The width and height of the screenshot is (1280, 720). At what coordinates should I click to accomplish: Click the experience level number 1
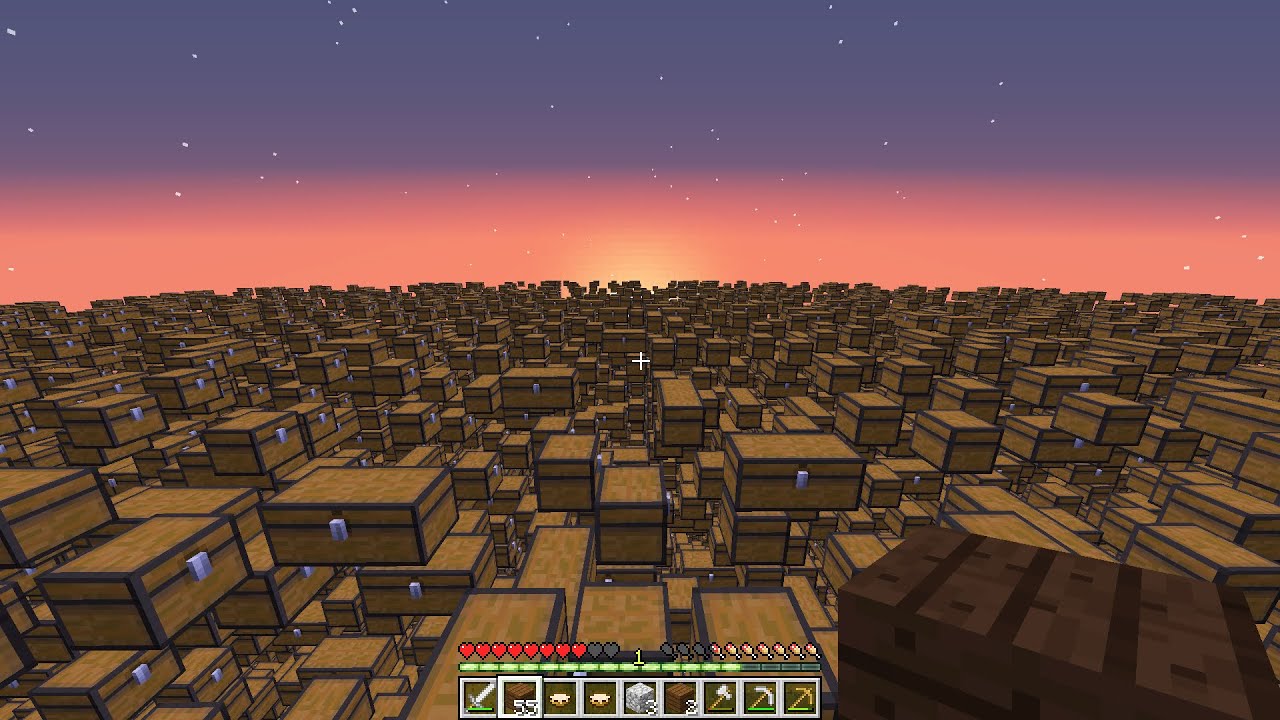coord(637,655)
